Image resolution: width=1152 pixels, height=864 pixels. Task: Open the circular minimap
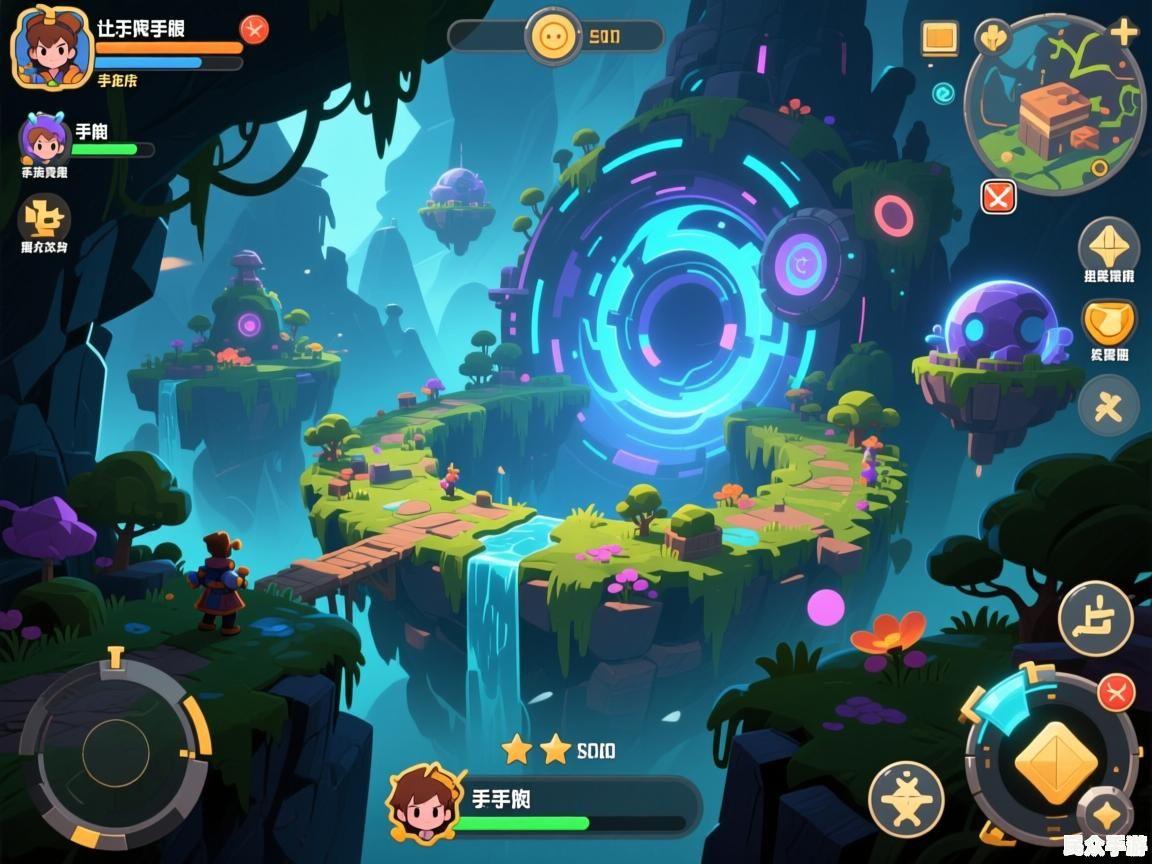(x=1057, y=107)
